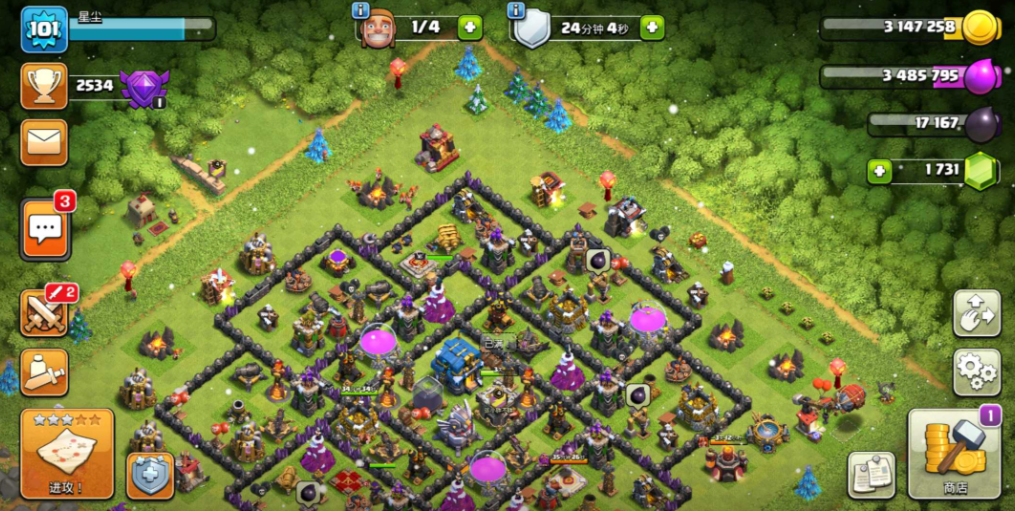The height and width of the screenshot is (511, 1015).
Task: Tap the gold coin storage icon
Action: 979,28
